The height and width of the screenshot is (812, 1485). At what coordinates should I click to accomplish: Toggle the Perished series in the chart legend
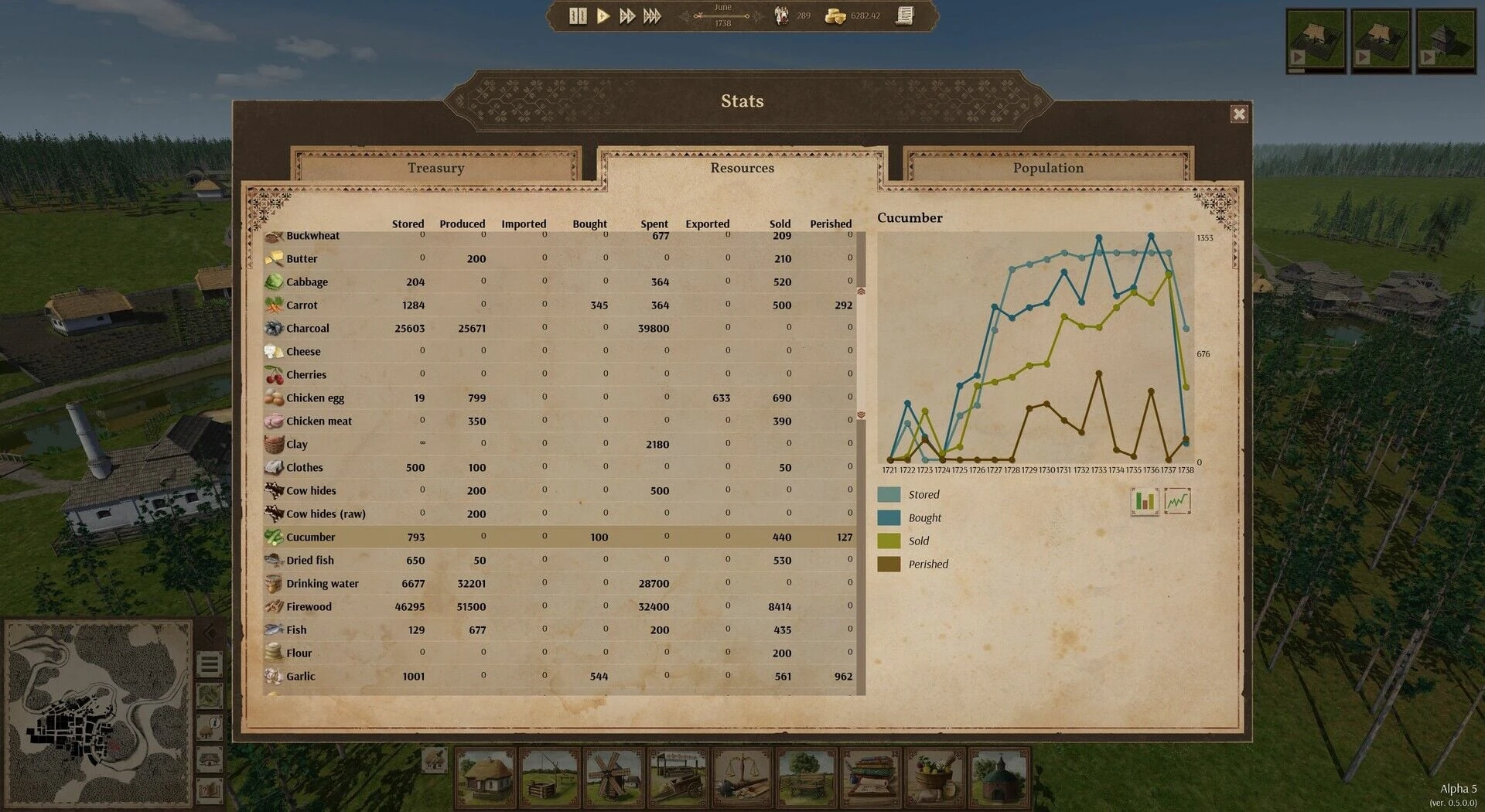point(889,565)
